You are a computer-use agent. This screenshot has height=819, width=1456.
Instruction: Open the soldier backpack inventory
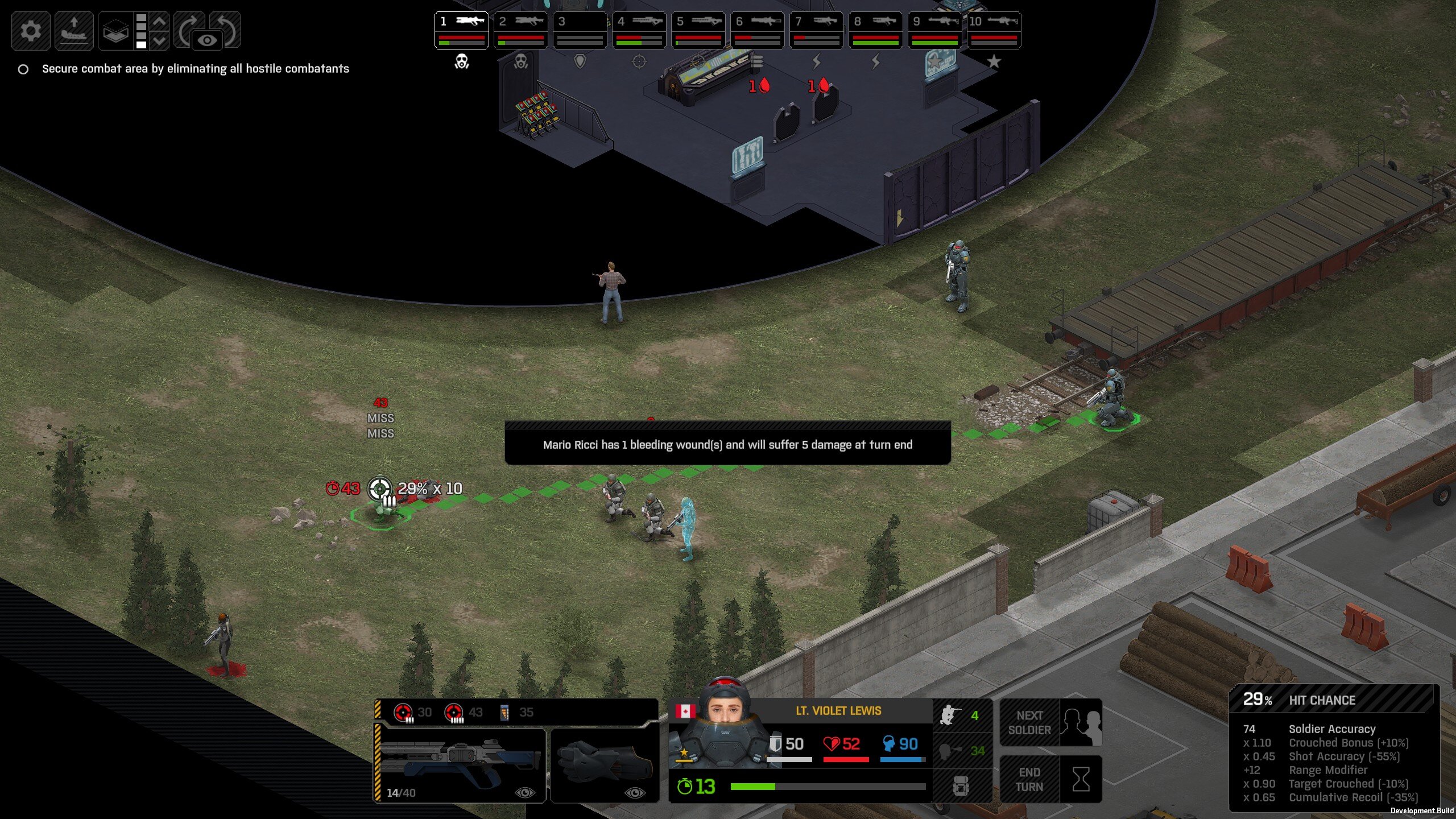[x=961, y=787]
